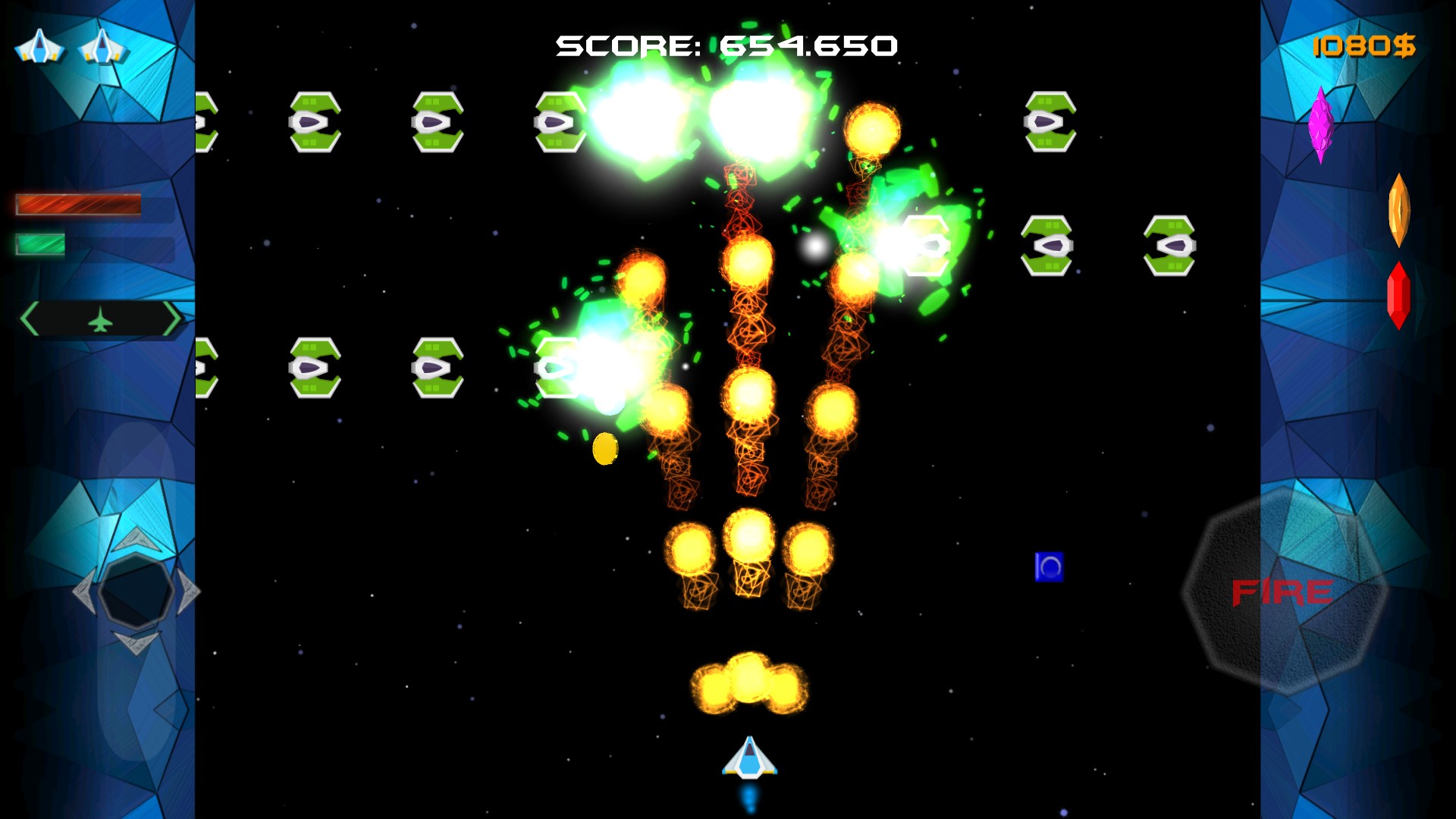Move left using the joystick's left arrow

(x=84, y=591)
